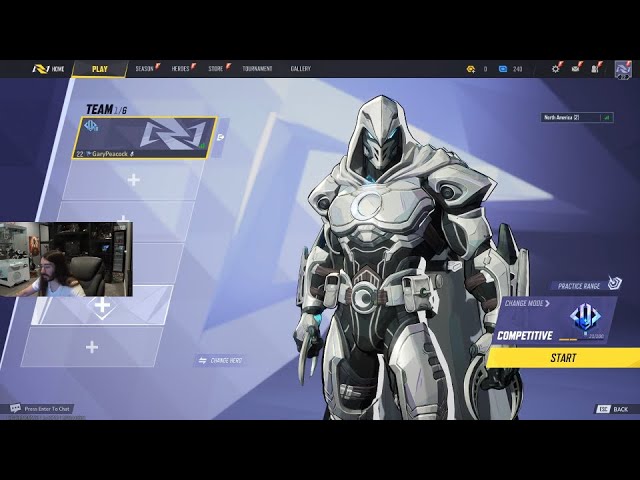The width and height of the screenshot is (640, 480).
Task: Open the player profile avatar
Action: tap(622, 69)
